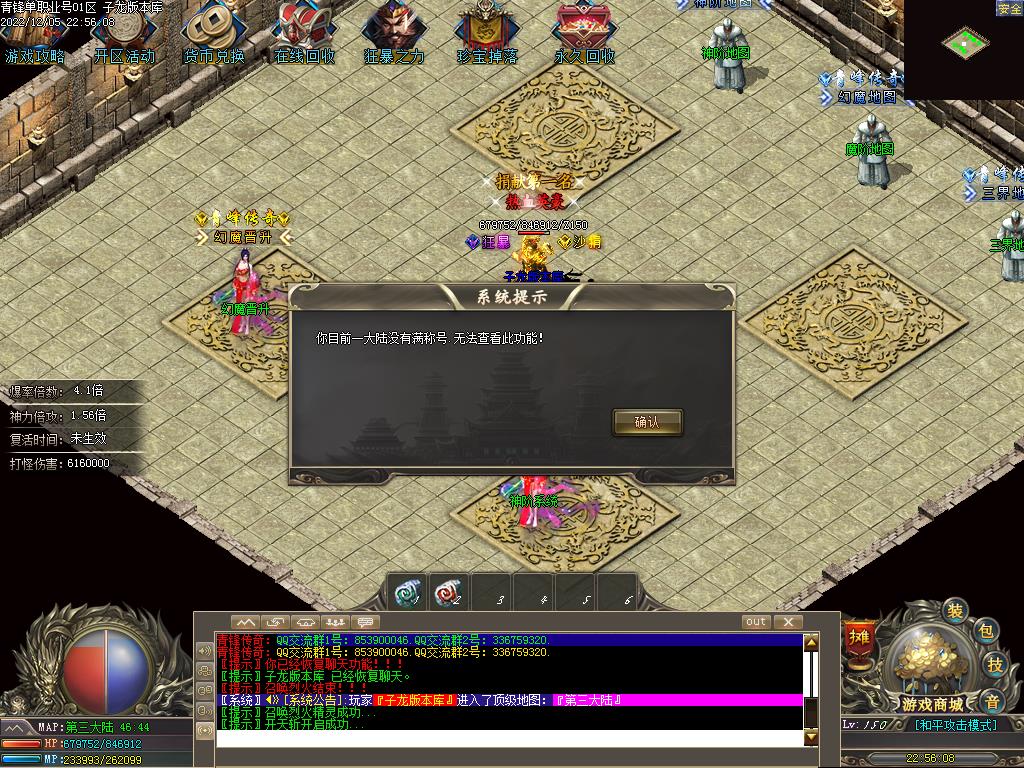
Task: Click the chat window's out button
Action: click(x=756, y=622)
